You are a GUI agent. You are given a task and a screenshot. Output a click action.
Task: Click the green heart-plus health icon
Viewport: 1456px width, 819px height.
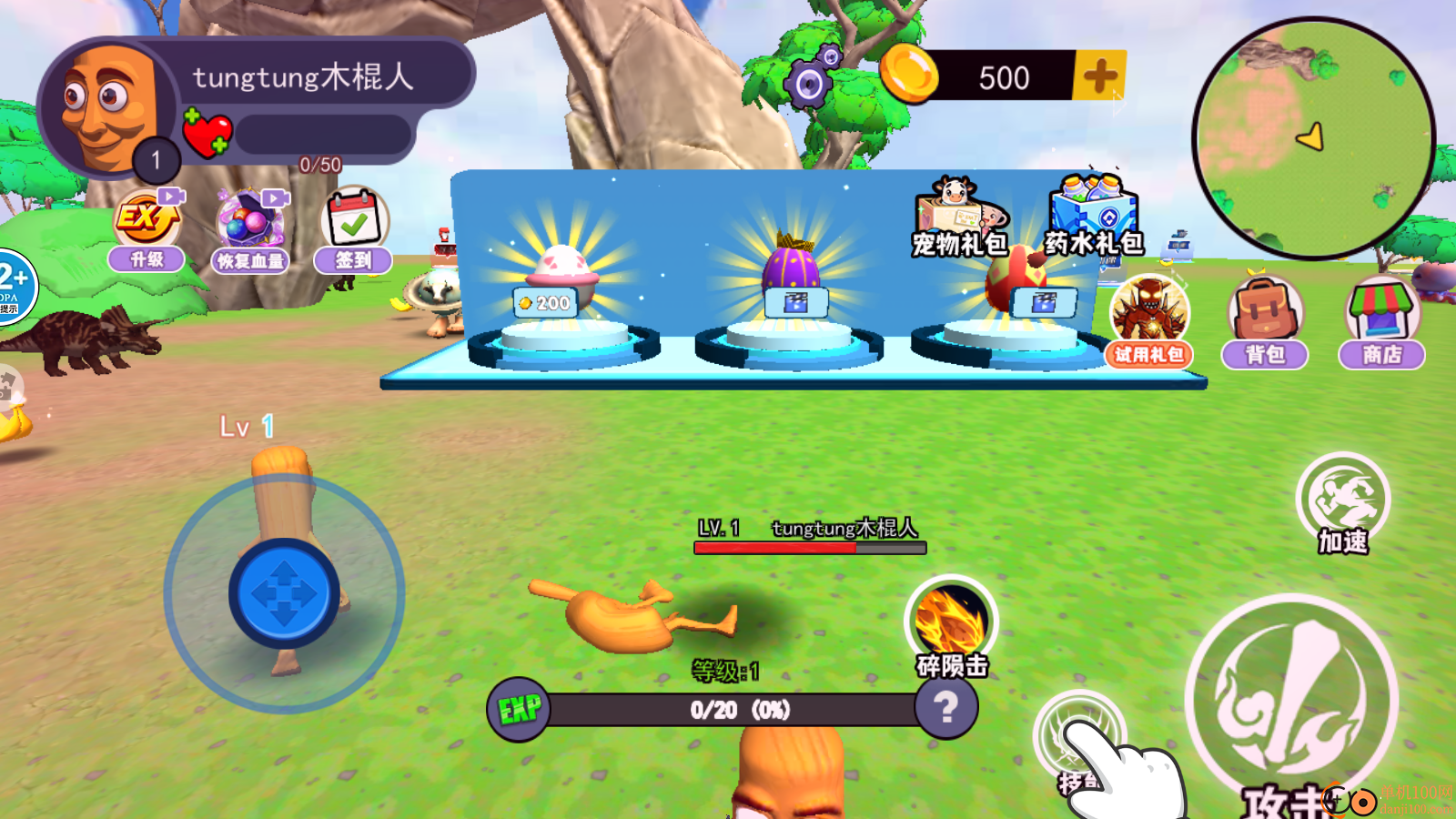coord(207,134)
